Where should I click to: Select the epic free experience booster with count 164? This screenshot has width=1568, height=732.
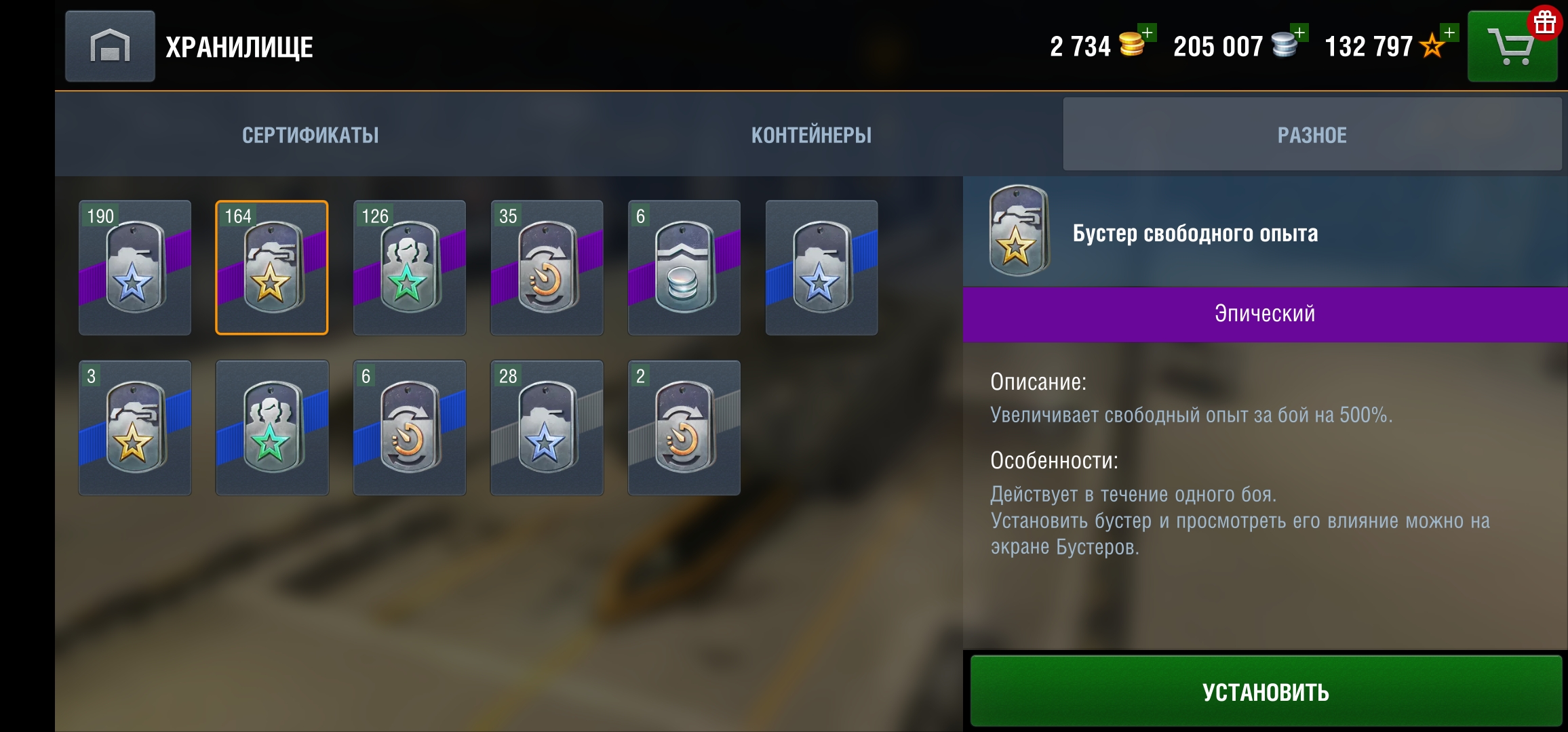(271, 268)
